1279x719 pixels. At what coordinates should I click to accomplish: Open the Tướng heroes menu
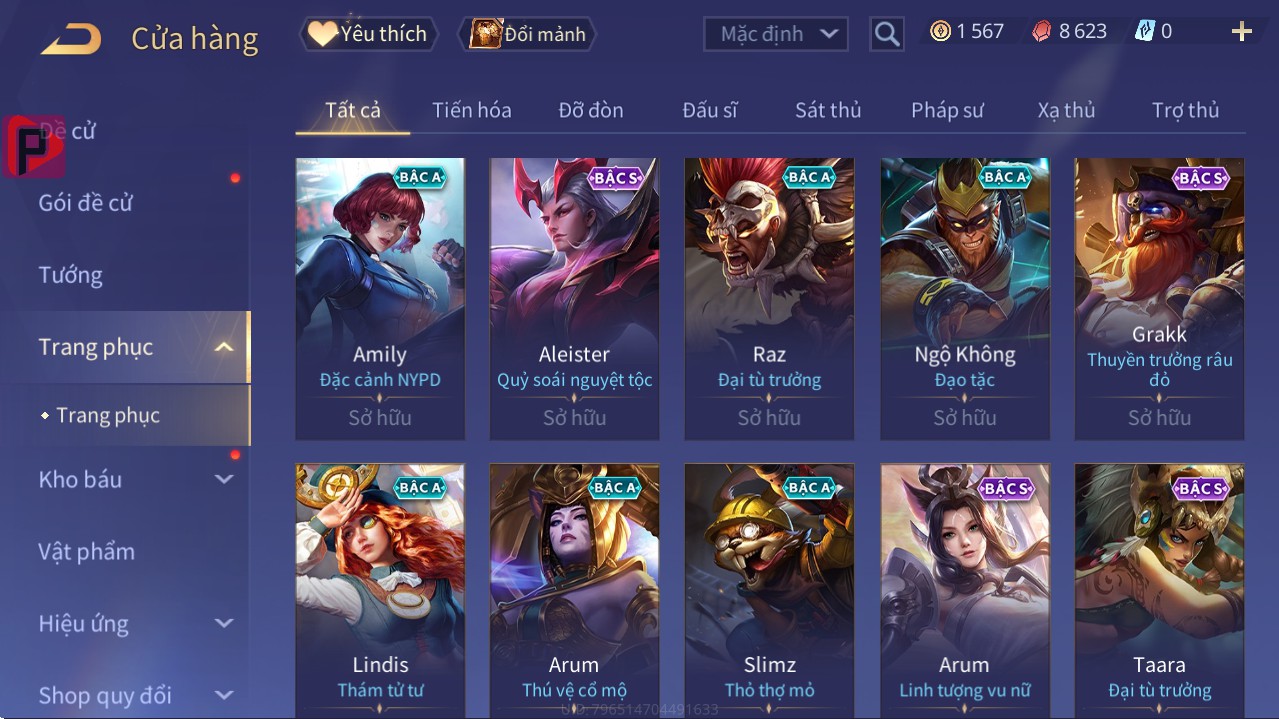[x=71, y=275]
